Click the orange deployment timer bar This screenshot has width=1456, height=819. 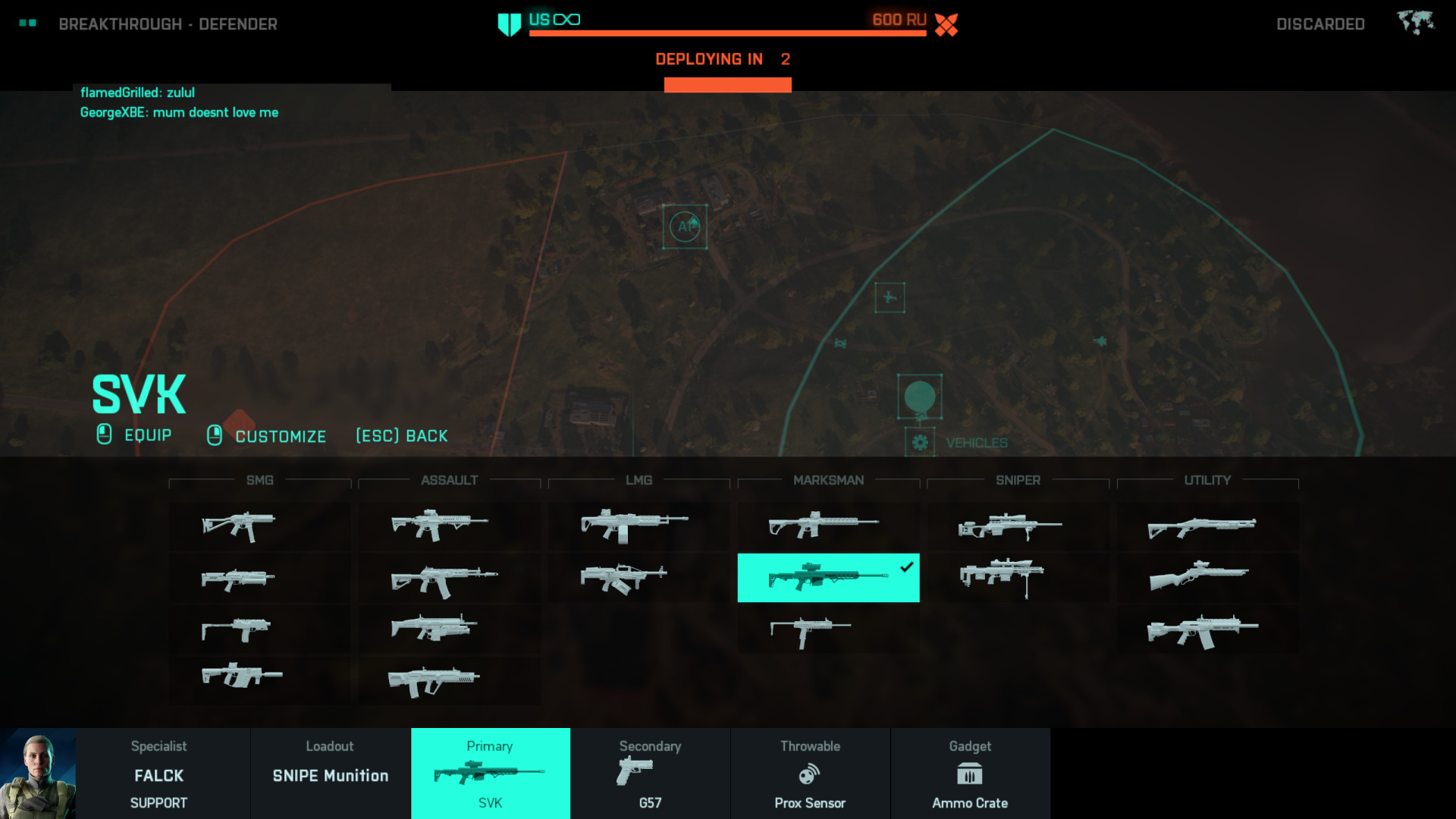tap(728, 84)
